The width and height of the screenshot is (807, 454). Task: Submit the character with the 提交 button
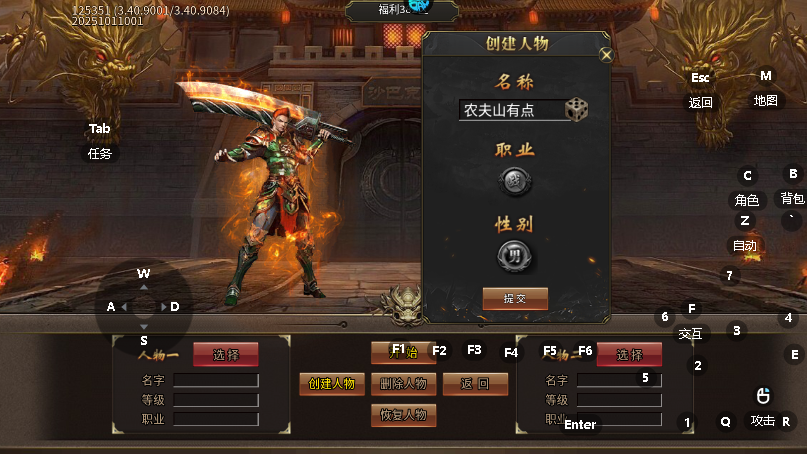(515, 298)
